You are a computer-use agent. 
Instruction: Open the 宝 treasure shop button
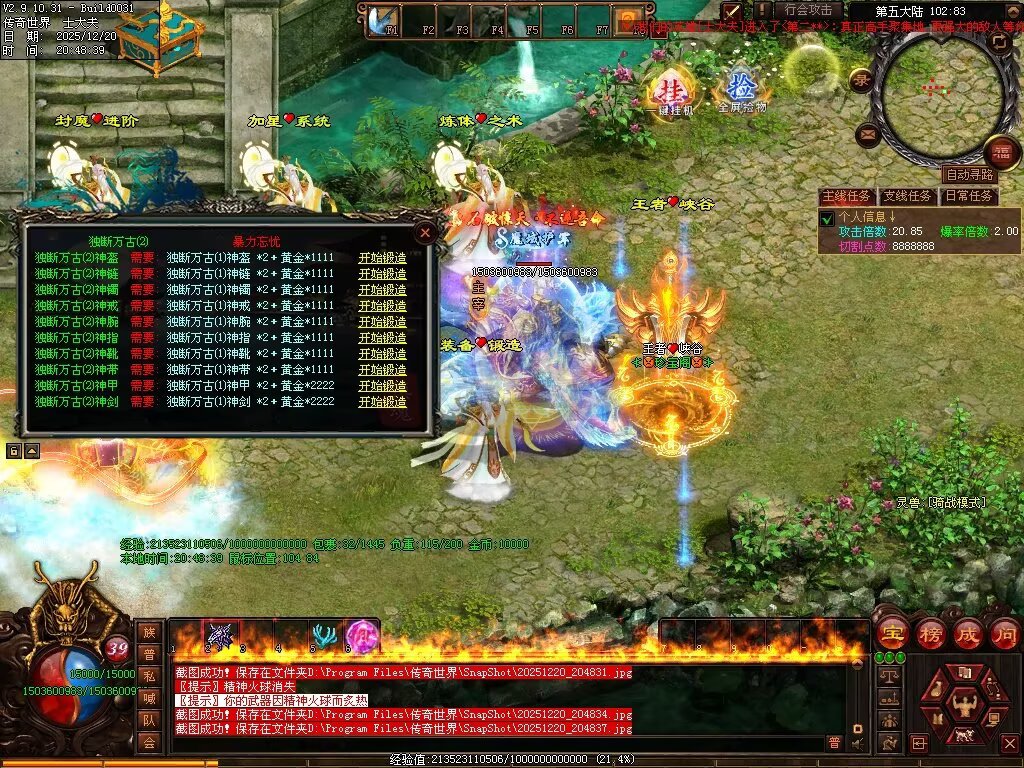pos(892,633)
